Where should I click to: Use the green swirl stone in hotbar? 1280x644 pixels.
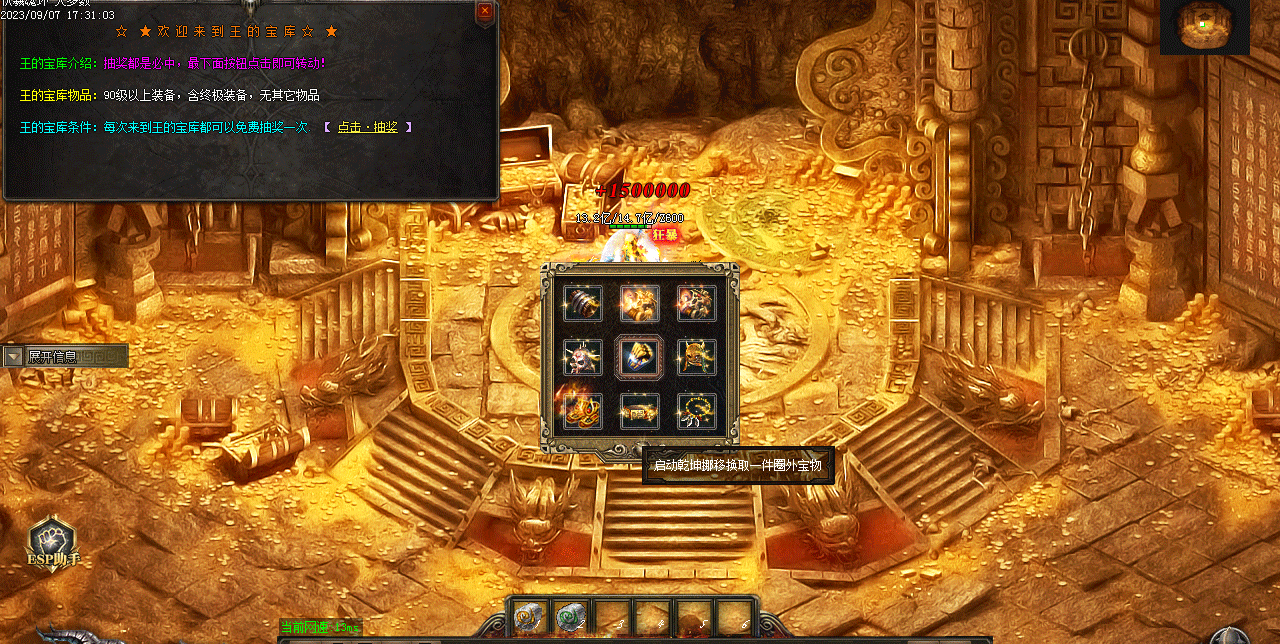click(x=570, y=618)
